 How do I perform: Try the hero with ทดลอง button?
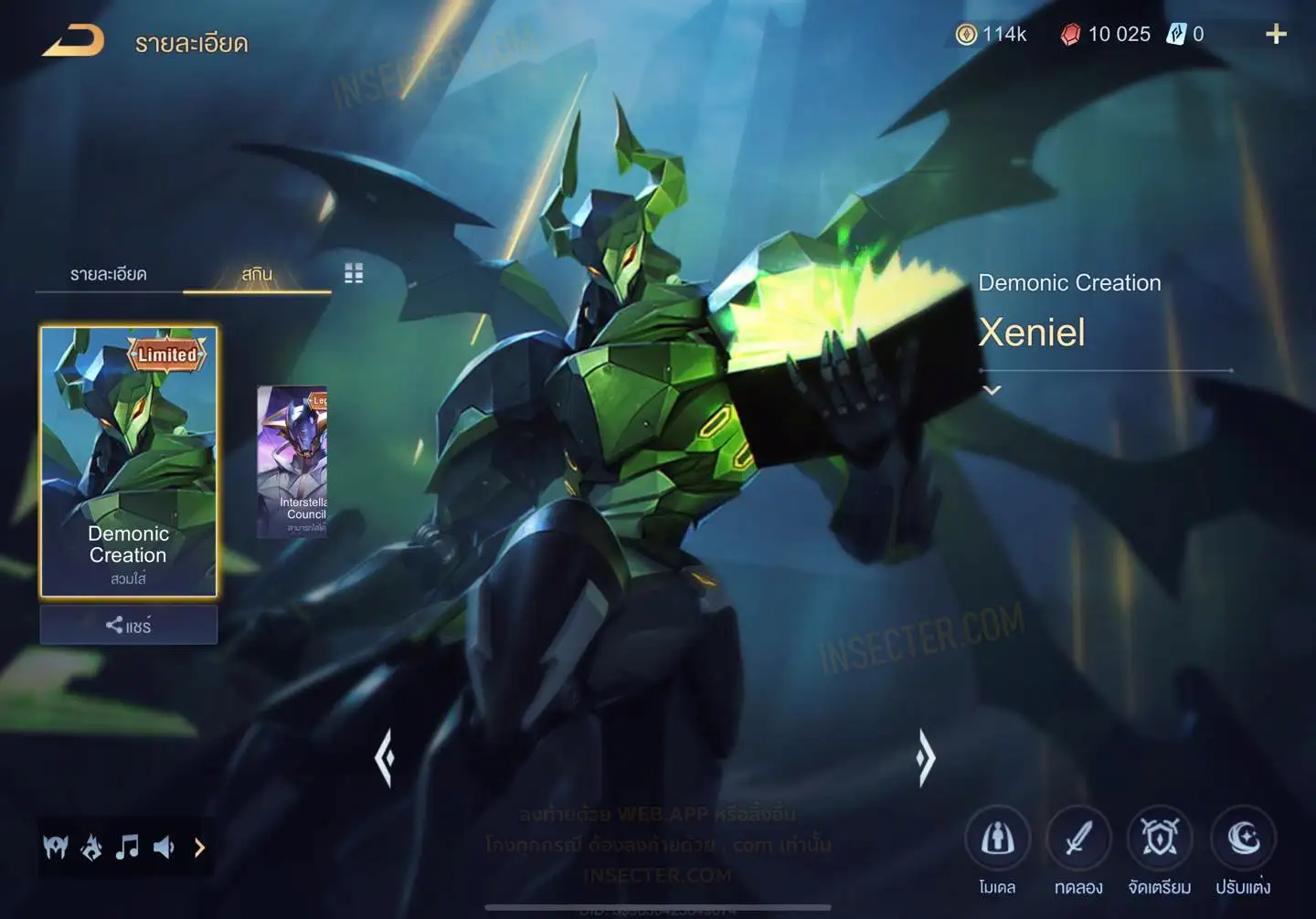(1078, 839)
